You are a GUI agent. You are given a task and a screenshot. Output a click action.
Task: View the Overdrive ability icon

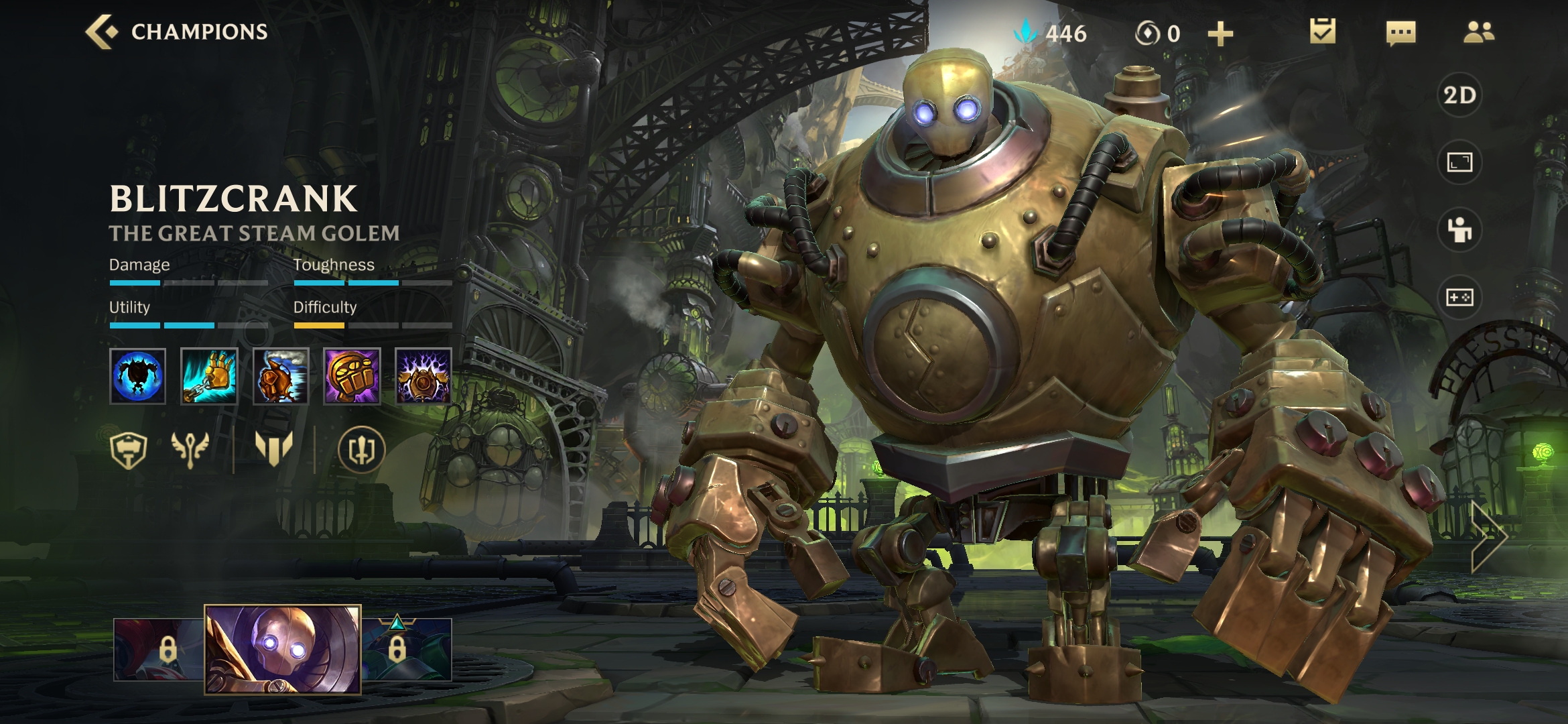[x=281, y=376]
